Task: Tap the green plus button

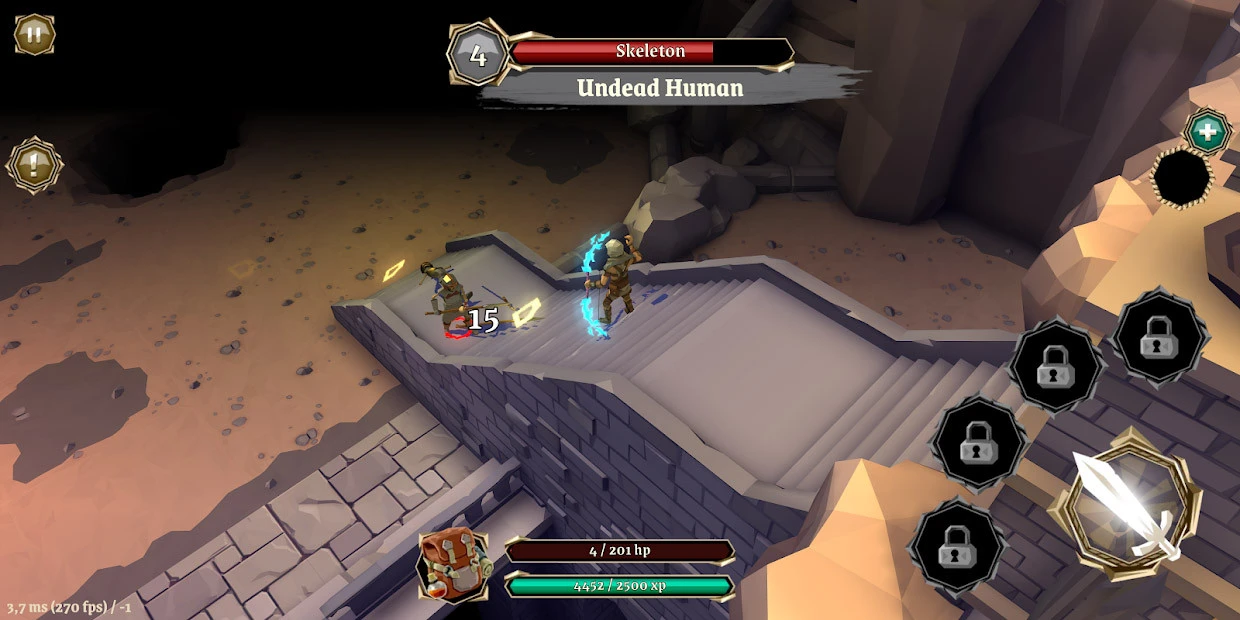Action: pos(1207,132)
